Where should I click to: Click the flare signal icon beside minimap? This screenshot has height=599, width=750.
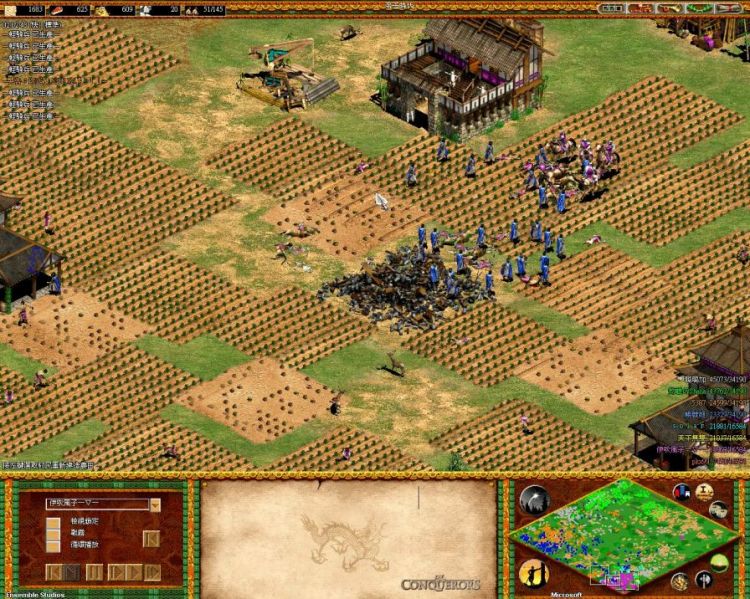pyautogui.click(x=533, y=500)
